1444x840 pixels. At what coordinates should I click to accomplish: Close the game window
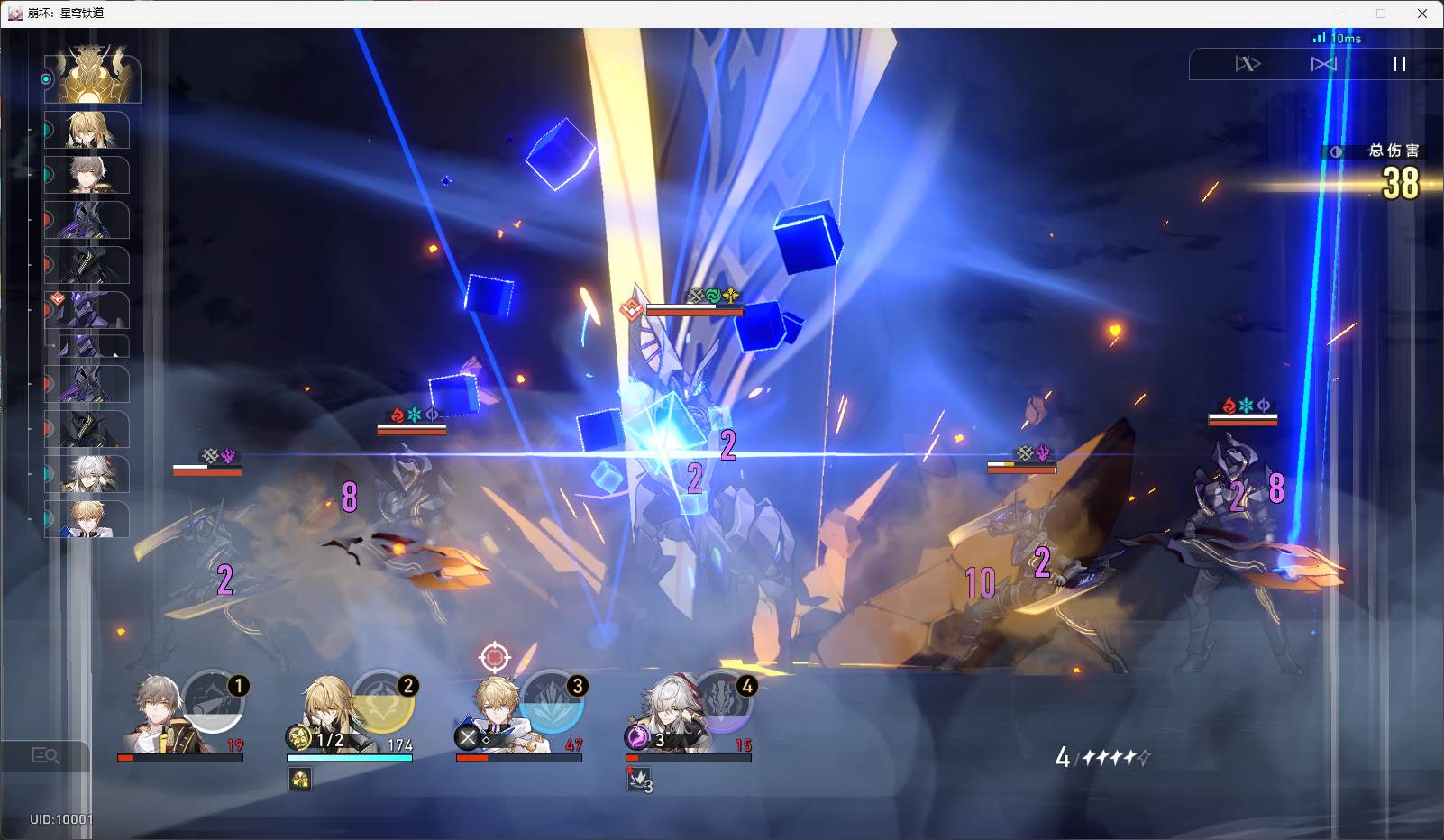coord(1422,14)
